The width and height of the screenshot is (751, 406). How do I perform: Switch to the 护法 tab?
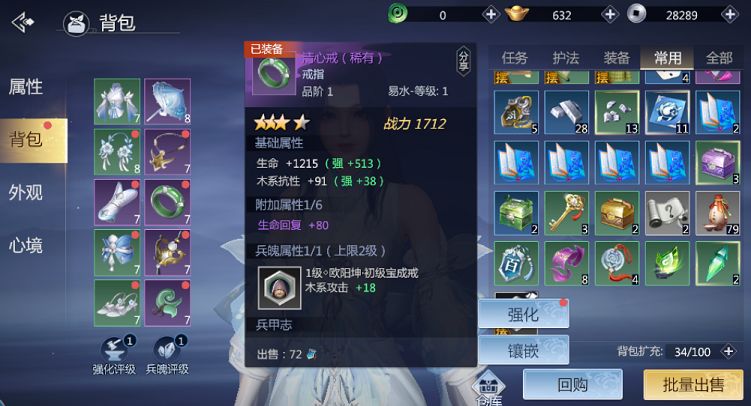[566, 58]
